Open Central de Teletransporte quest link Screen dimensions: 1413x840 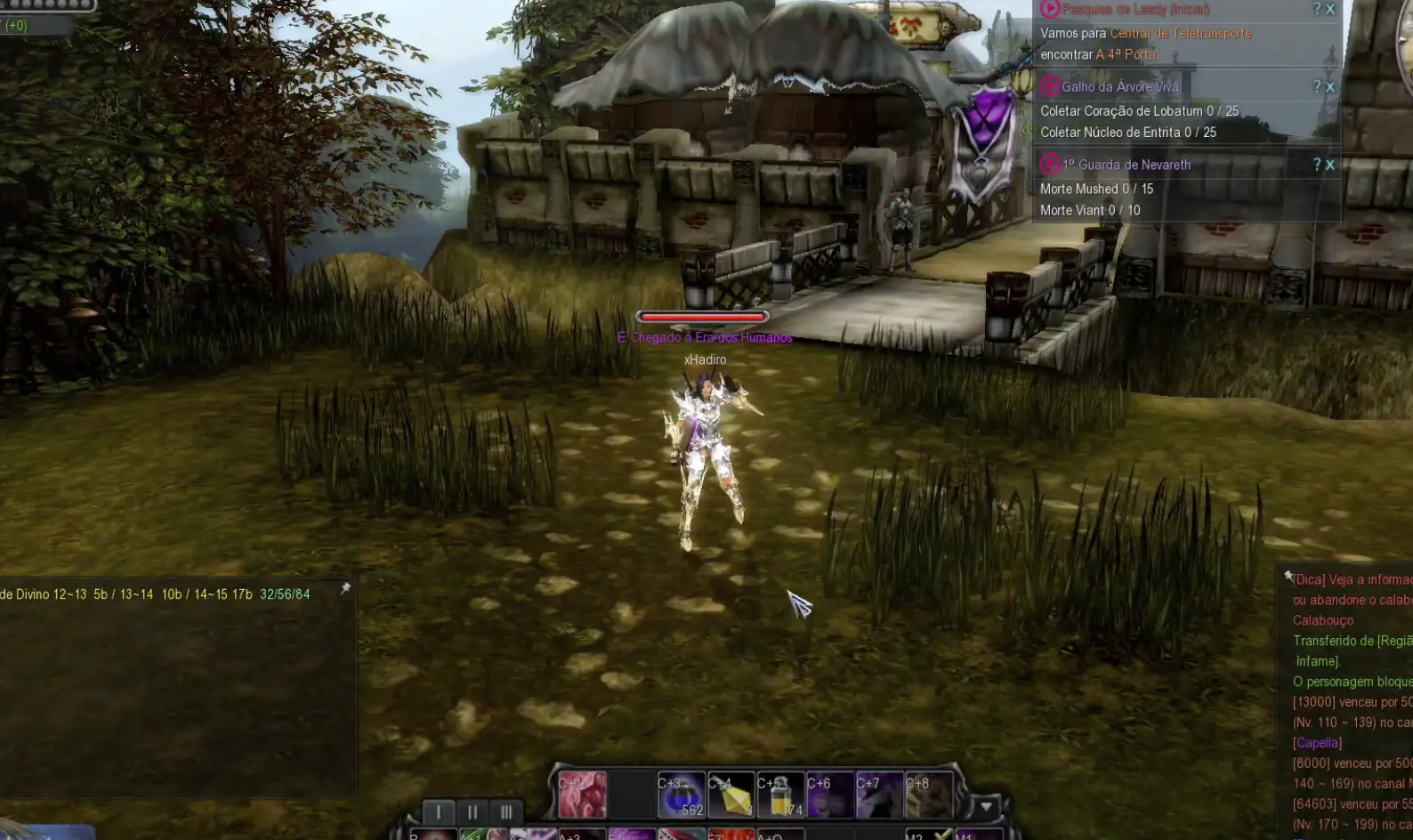click(x=1181, y=35)
